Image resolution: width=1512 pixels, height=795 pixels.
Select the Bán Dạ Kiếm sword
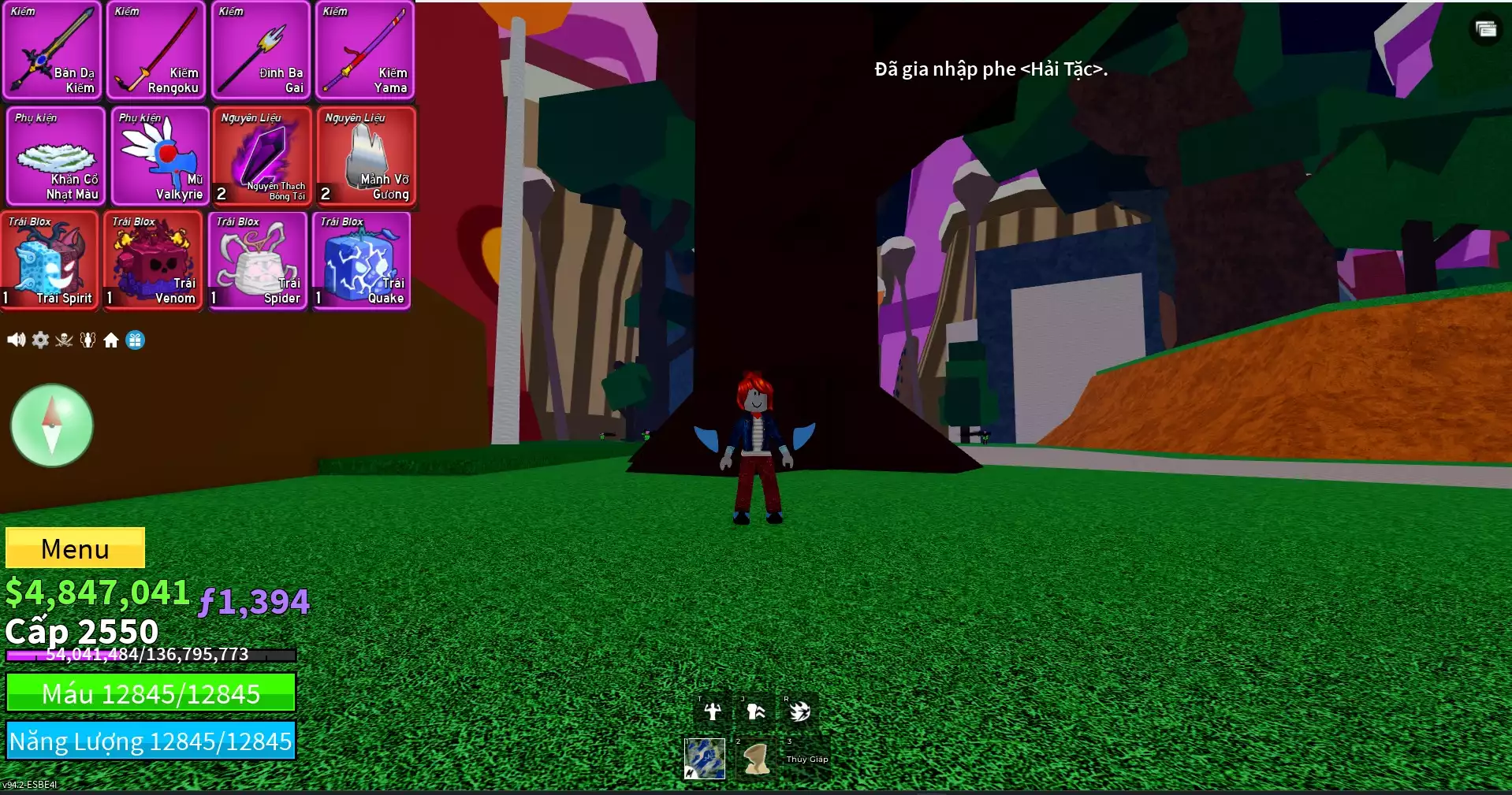(52, 50)
